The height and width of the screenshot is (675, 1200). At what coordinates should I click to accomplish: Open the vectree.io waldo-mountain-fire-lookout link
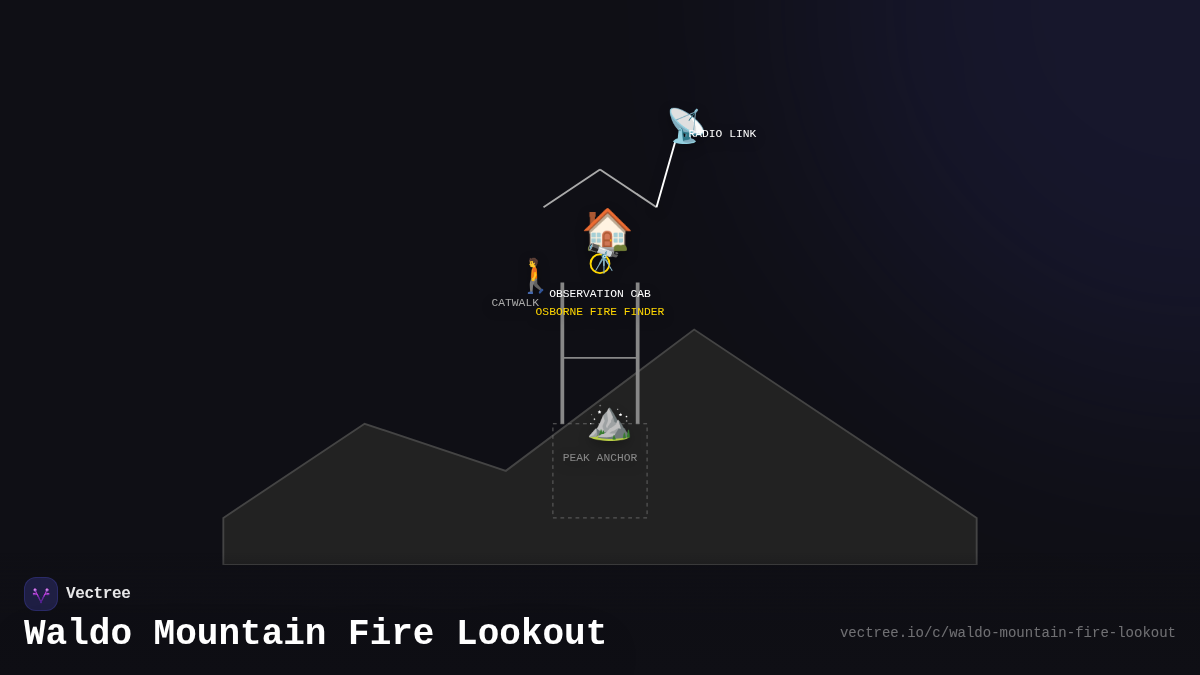pyautogui.click(x=1007, y=633)
